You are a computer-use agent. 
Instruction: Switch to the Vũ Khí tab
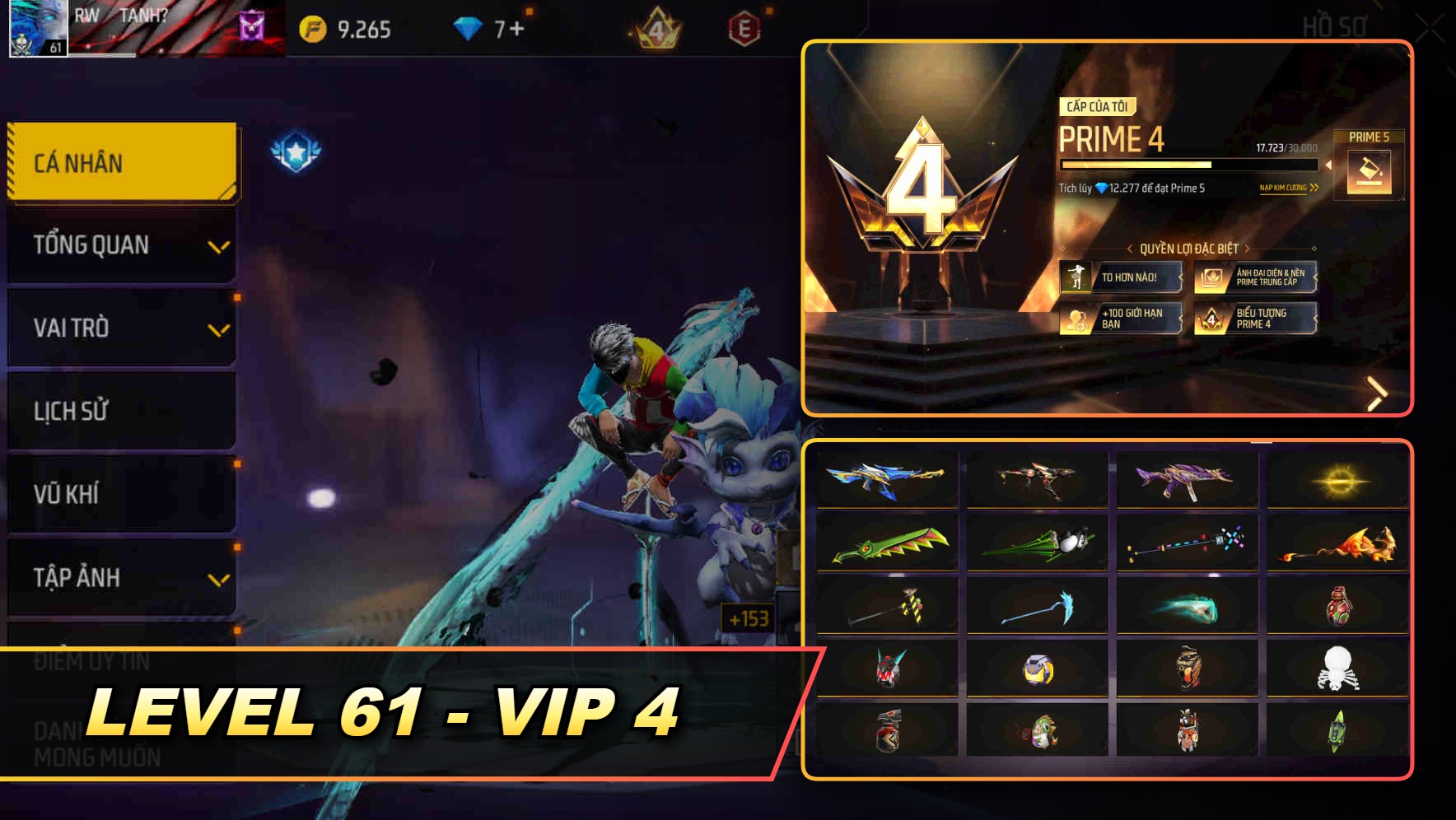(120, 494)
